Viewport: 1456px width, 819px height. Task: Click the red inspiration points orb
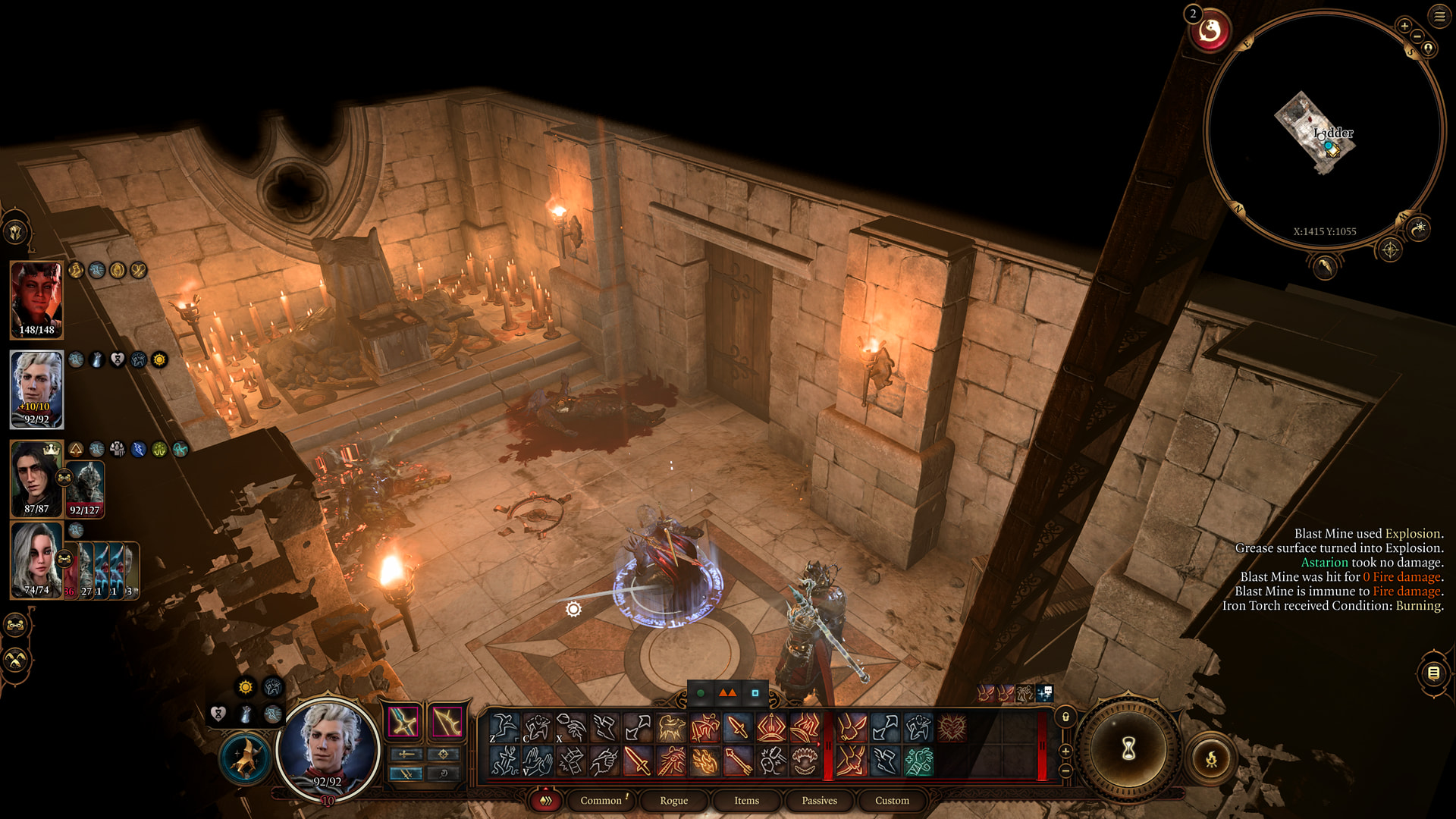click(x=1210, y=31)
